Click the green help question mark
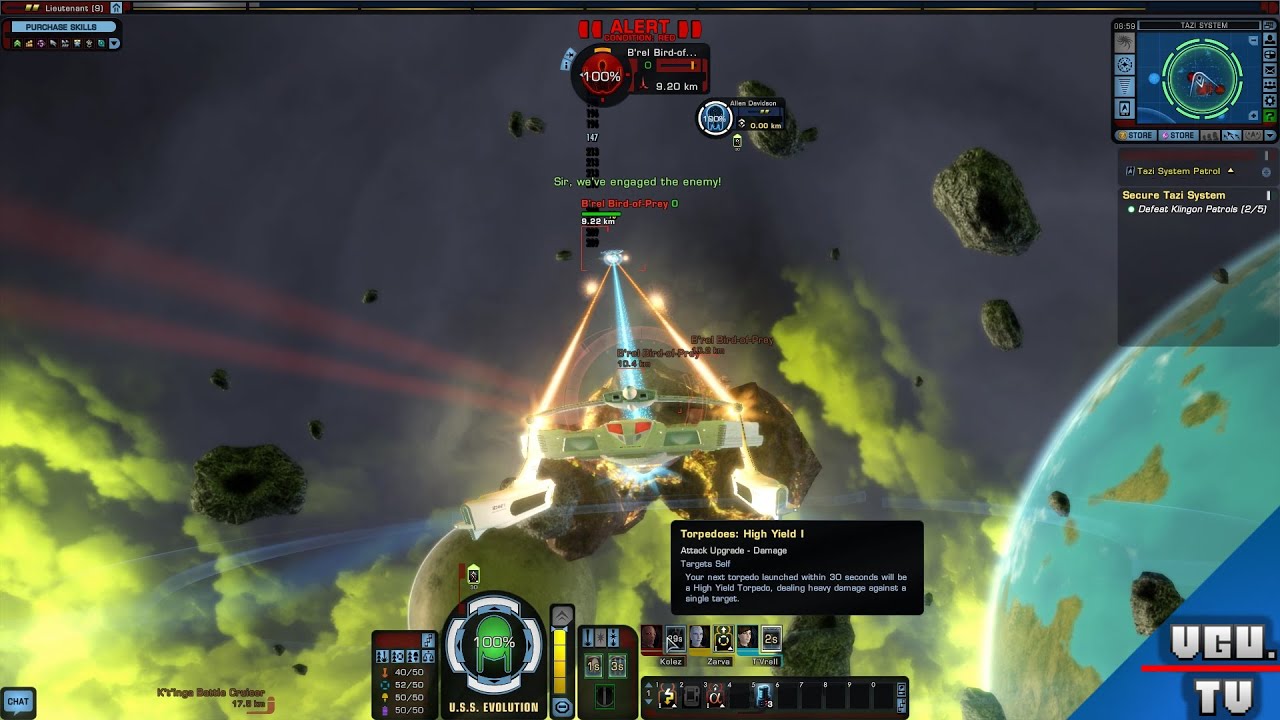1280x720 pixels. click(x=1269, y=117)
